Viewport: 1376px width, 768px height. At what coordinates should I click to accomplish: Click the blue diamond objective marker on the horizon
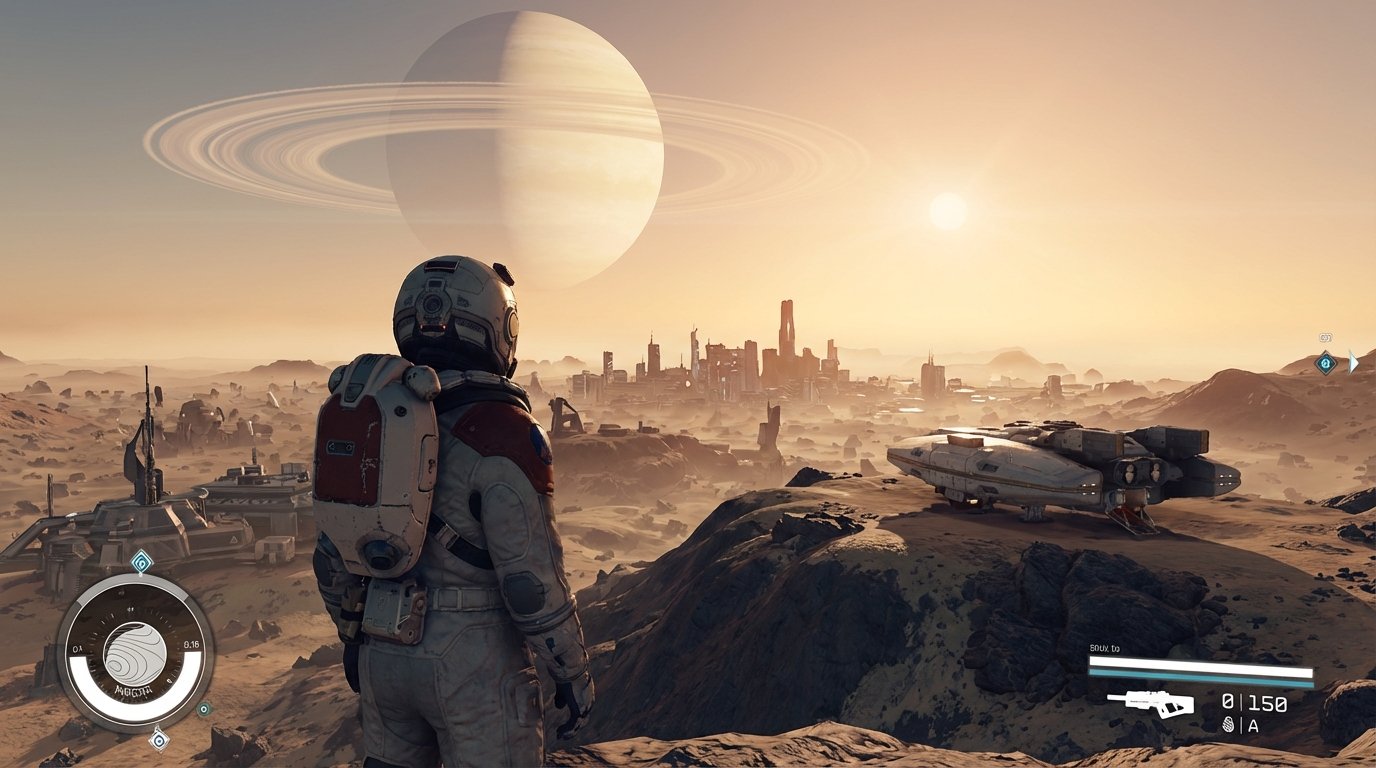[x=1326, y=363]
